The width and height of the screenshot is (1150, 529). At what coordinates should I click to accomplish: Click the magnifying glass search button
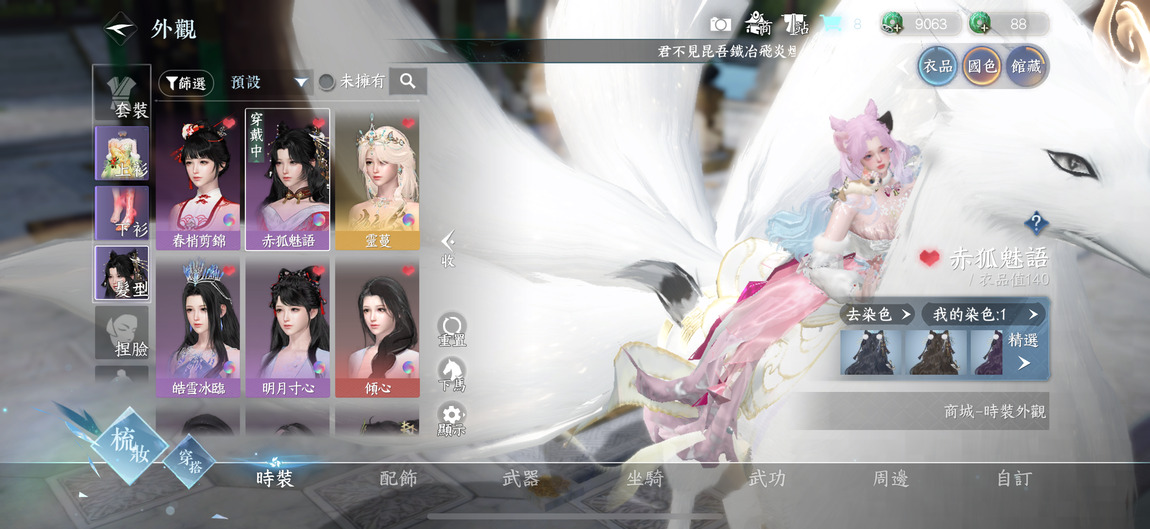tap(408, 82)
